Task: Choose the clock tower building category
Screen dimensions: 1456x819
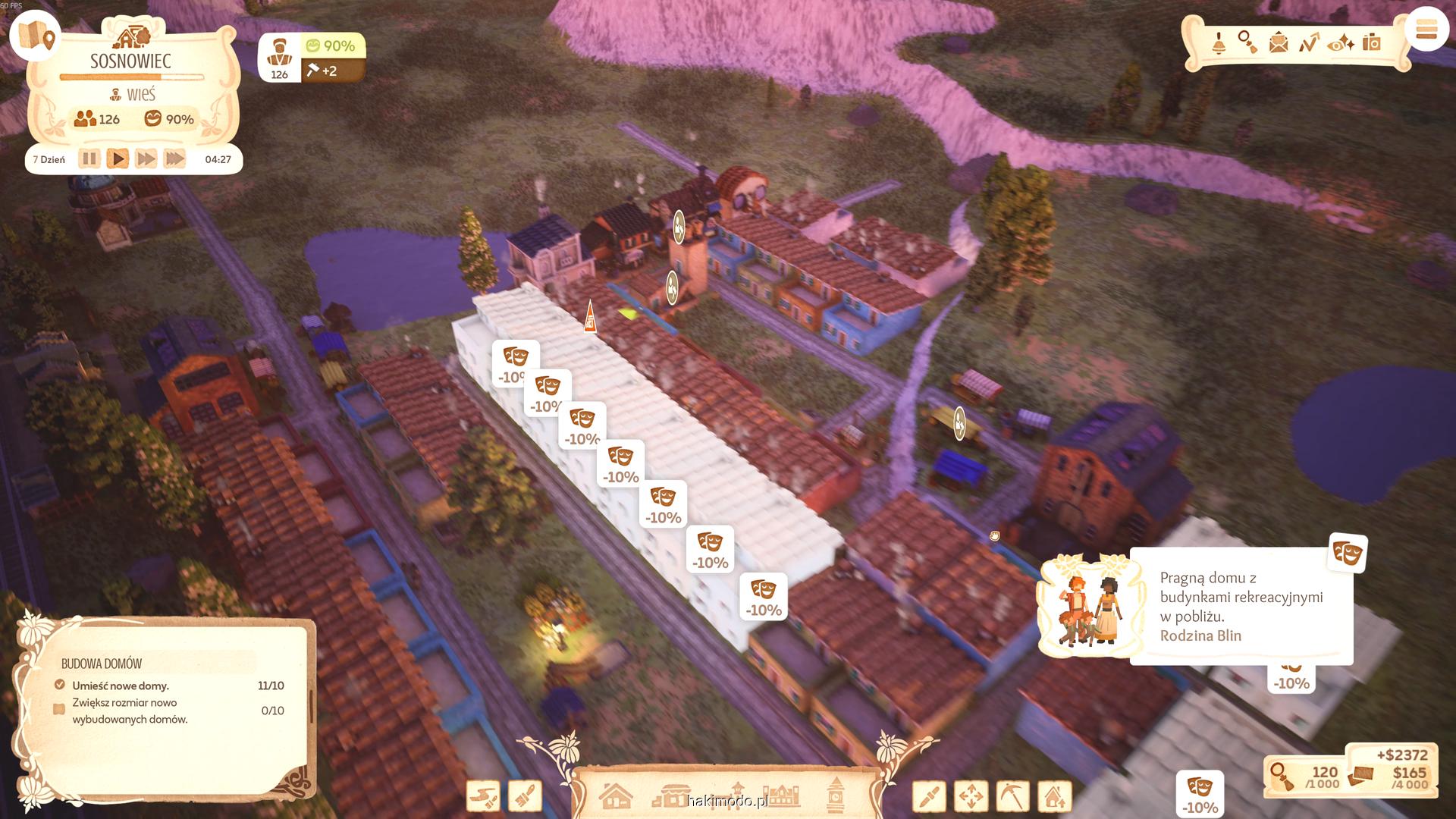Action: [x=836, y=795]
